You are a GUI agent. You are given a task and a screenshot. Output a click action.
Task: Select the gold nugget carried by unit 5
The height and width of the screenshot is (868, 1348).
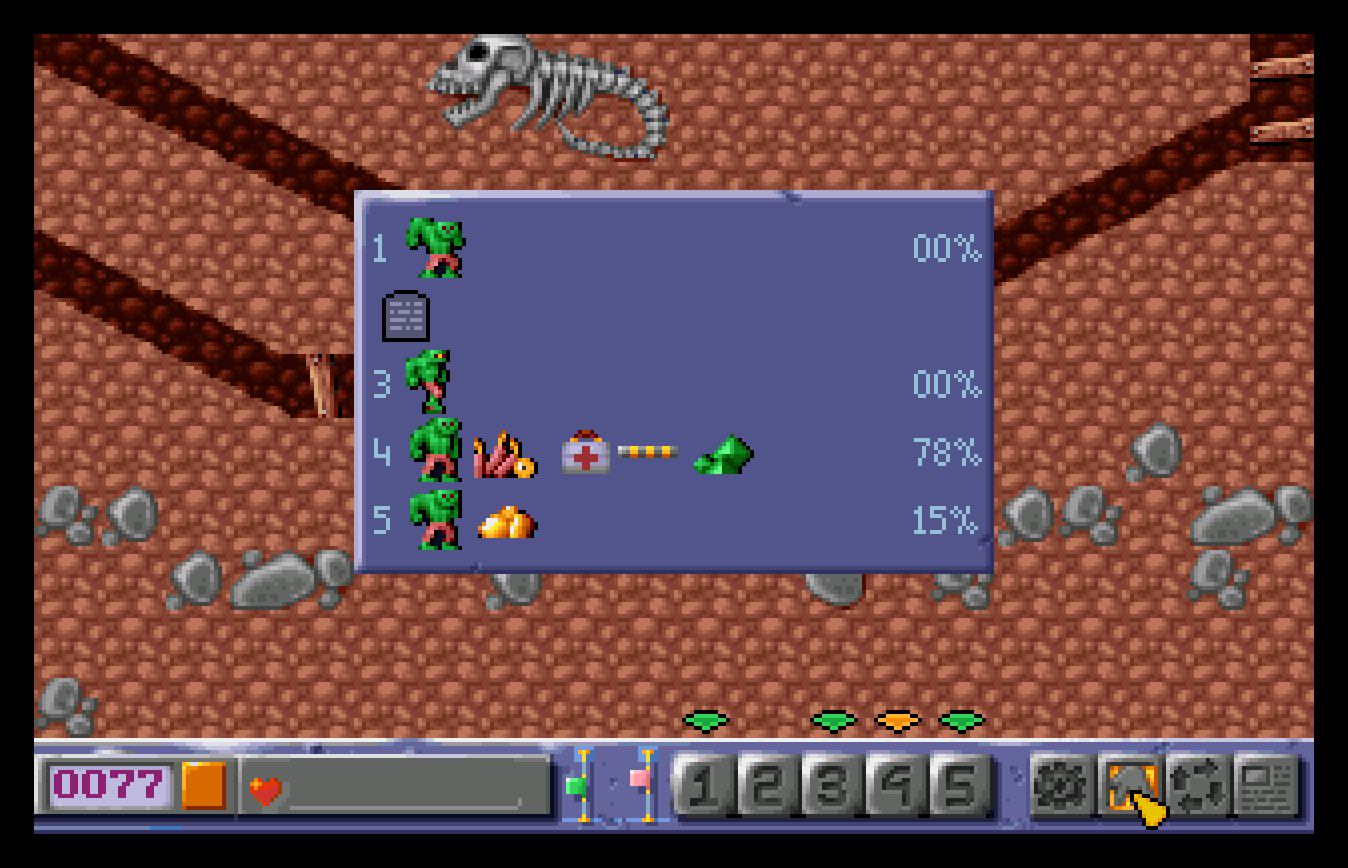pos(509,521)
